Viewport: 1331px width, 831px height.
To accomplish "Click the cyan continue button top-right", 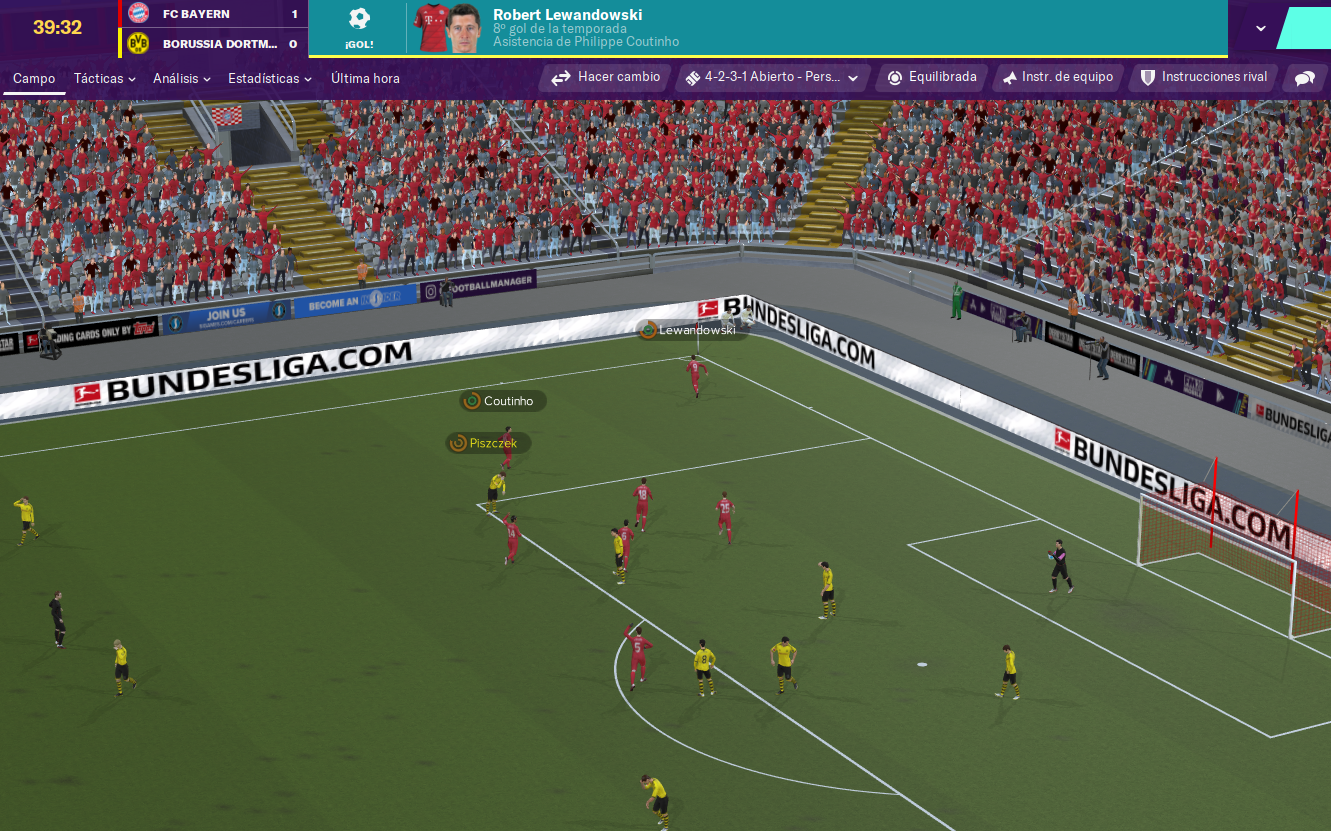I will pyautogui.click(x=1304, y=28).
